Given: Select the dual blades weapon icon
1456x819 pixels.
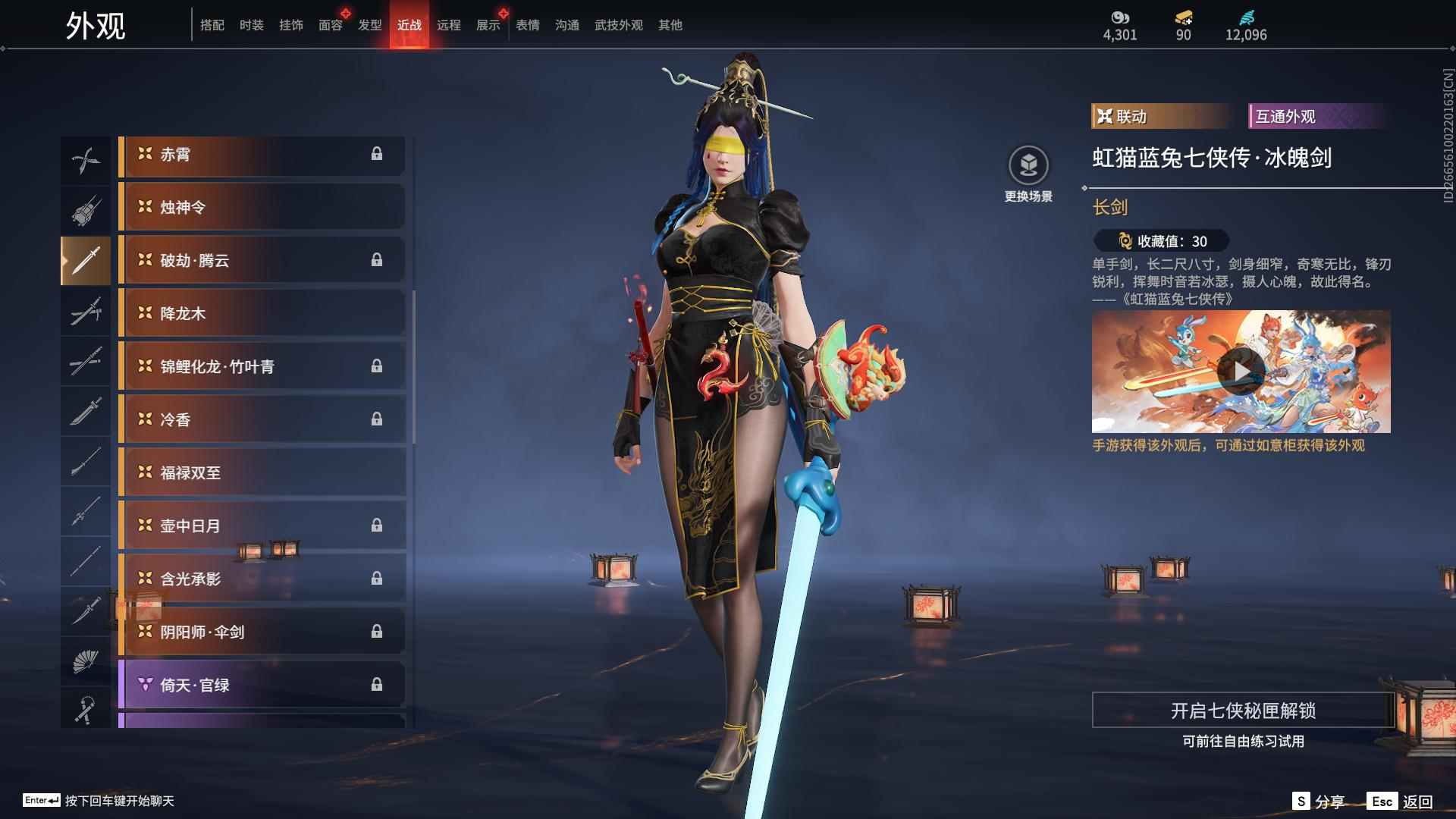Looking at the screenshot, I should point(86,159).
